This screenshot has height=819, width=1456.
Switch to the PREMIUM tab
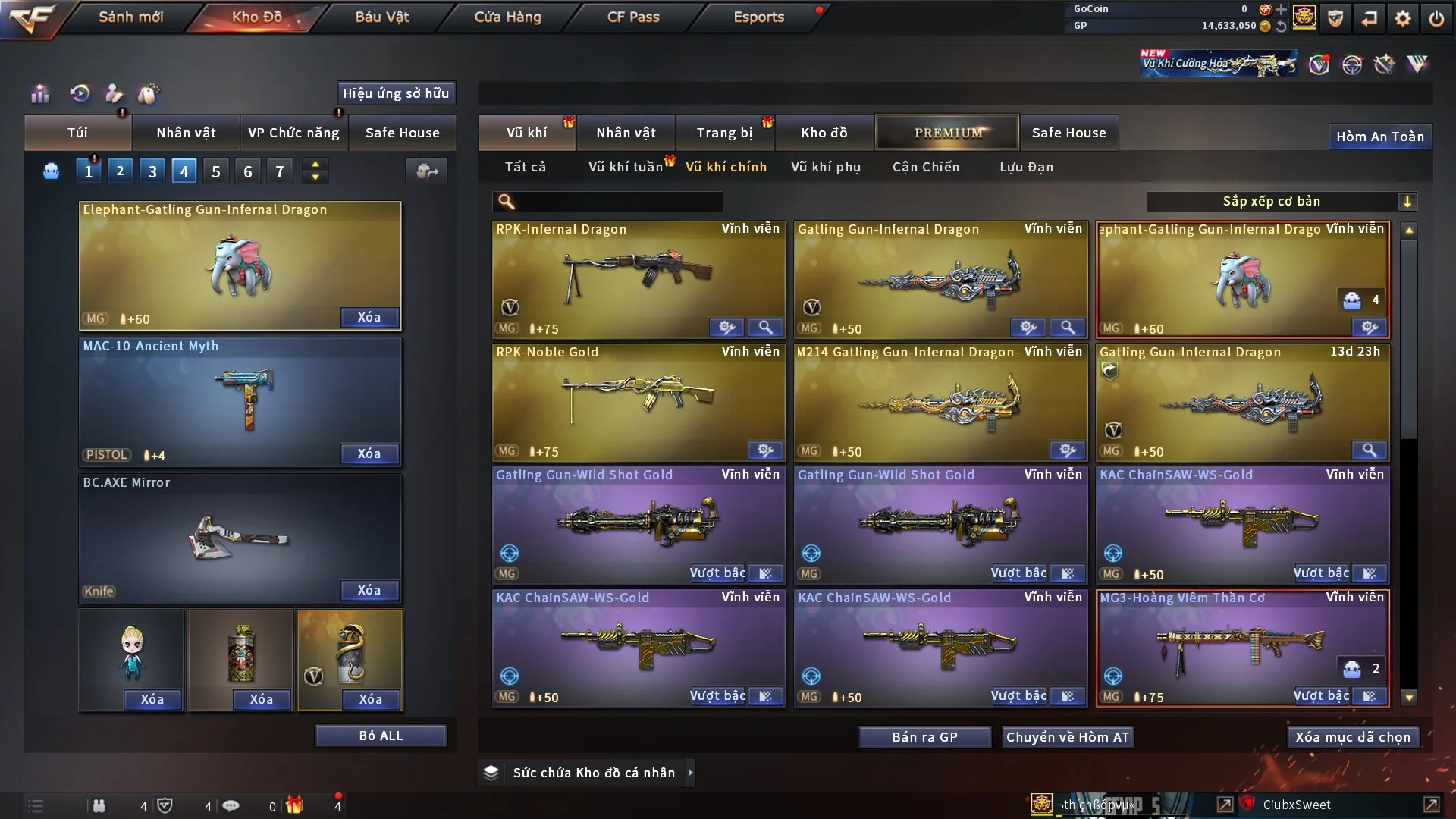click(x=947, y=133)
